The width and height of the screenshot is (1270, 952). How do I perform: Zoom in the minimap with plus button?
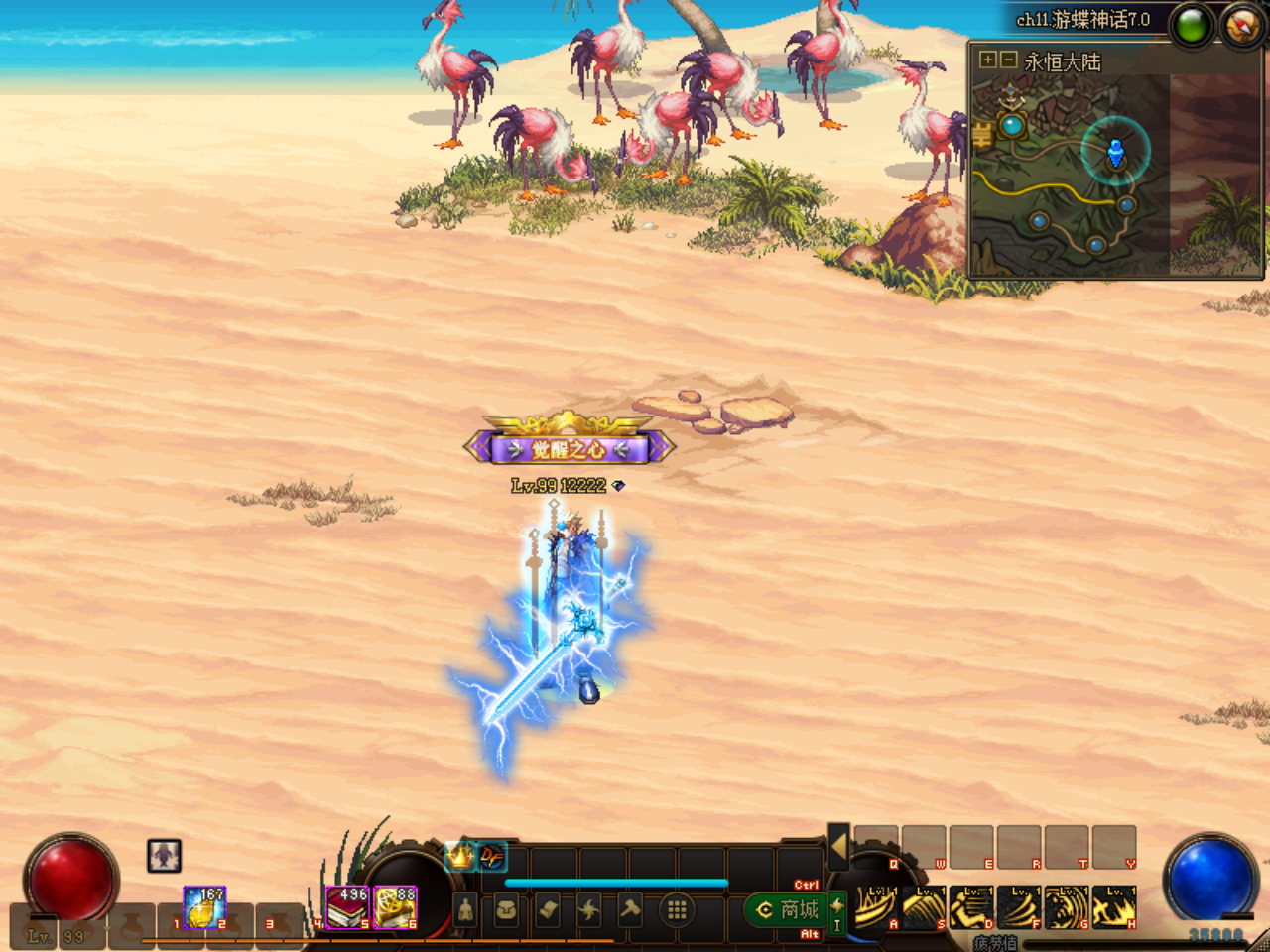coord(987,60)
